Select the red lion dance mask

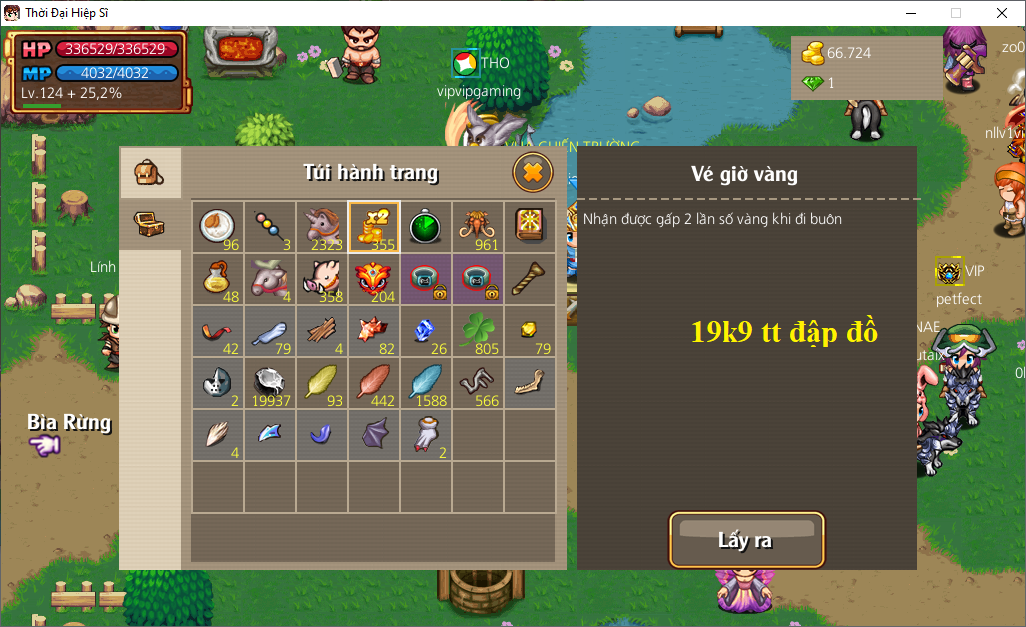coord(374,279)
